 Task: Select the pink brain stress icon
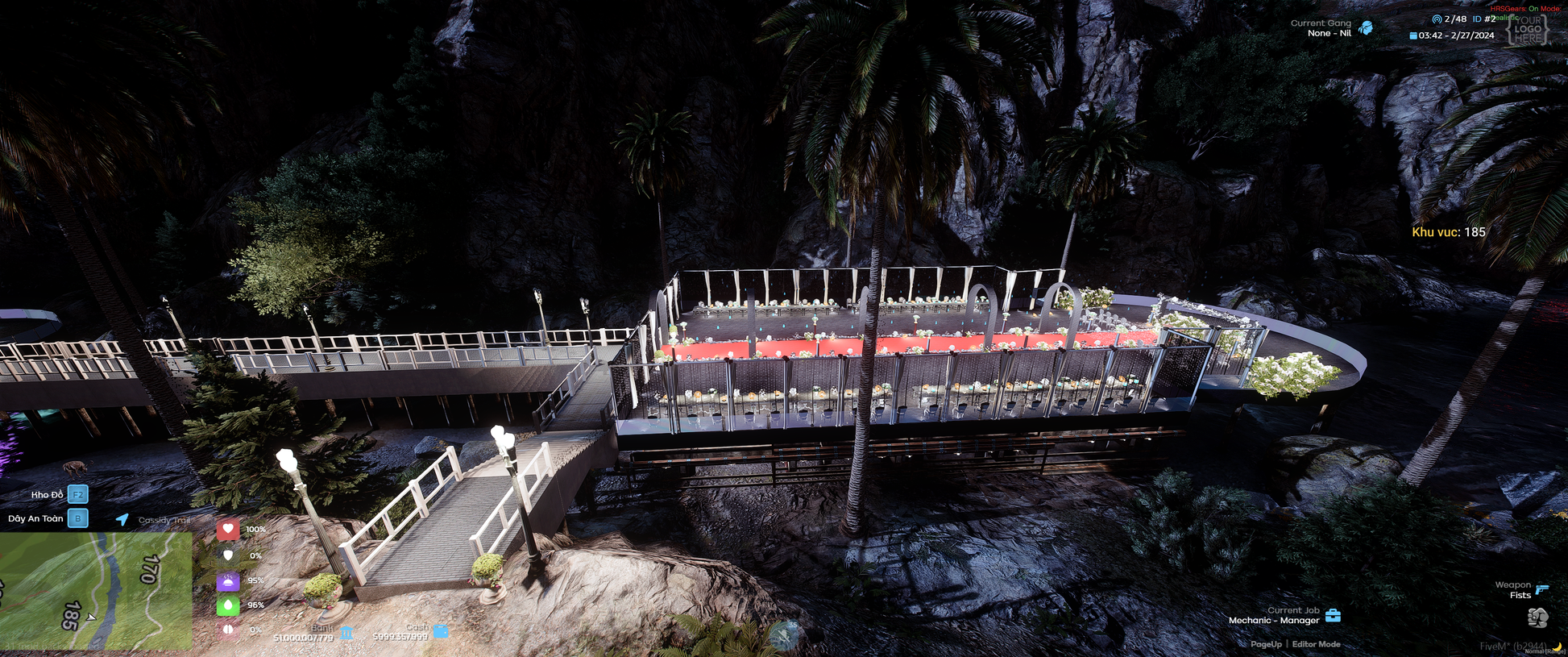[x=228, y=630]
